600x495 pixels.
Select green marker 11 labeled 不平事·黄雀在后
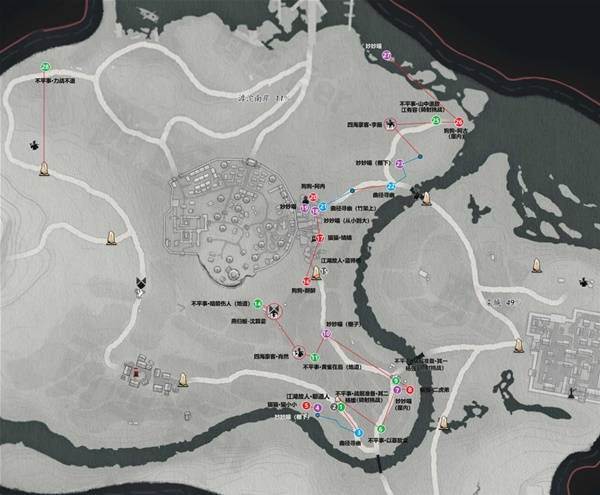(x=316, y=357)
